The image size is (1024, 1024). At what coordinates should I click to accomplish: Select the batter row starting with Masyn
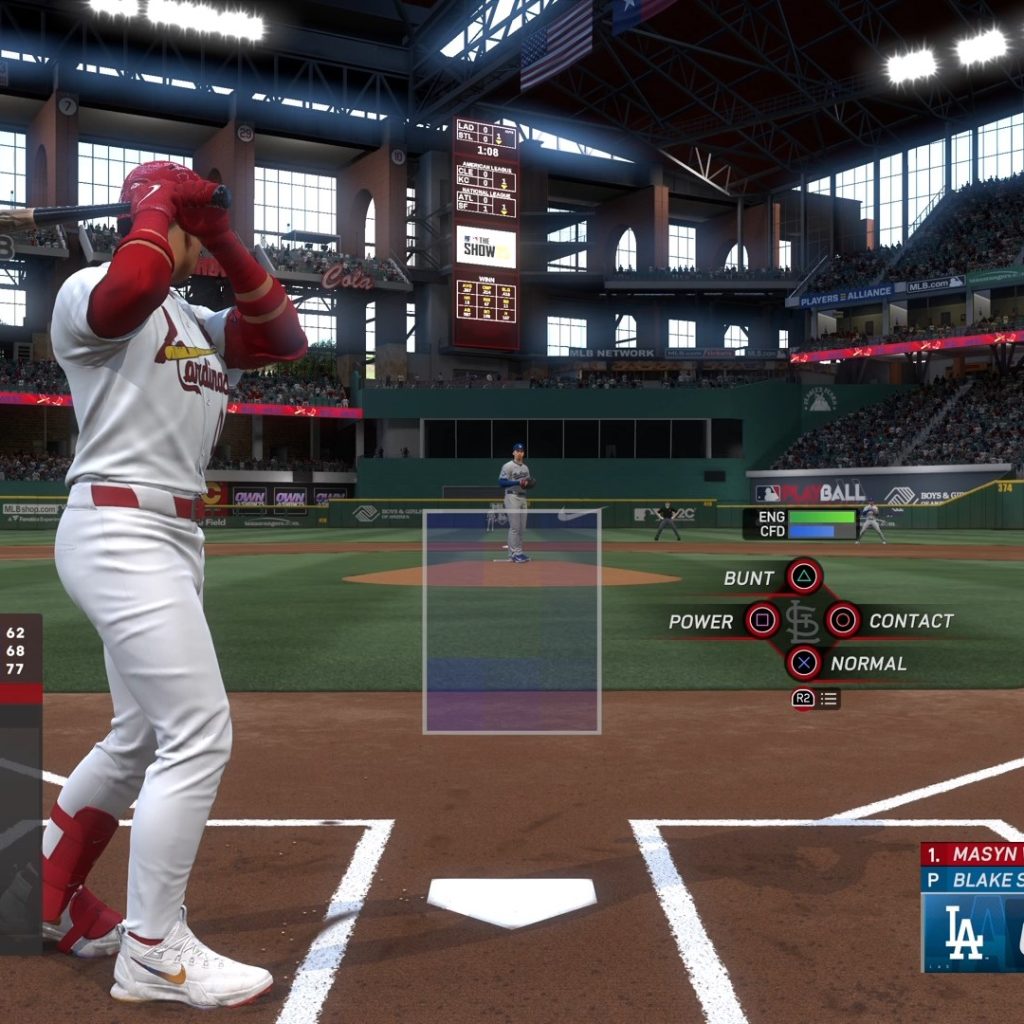click(x=972, y=854)
